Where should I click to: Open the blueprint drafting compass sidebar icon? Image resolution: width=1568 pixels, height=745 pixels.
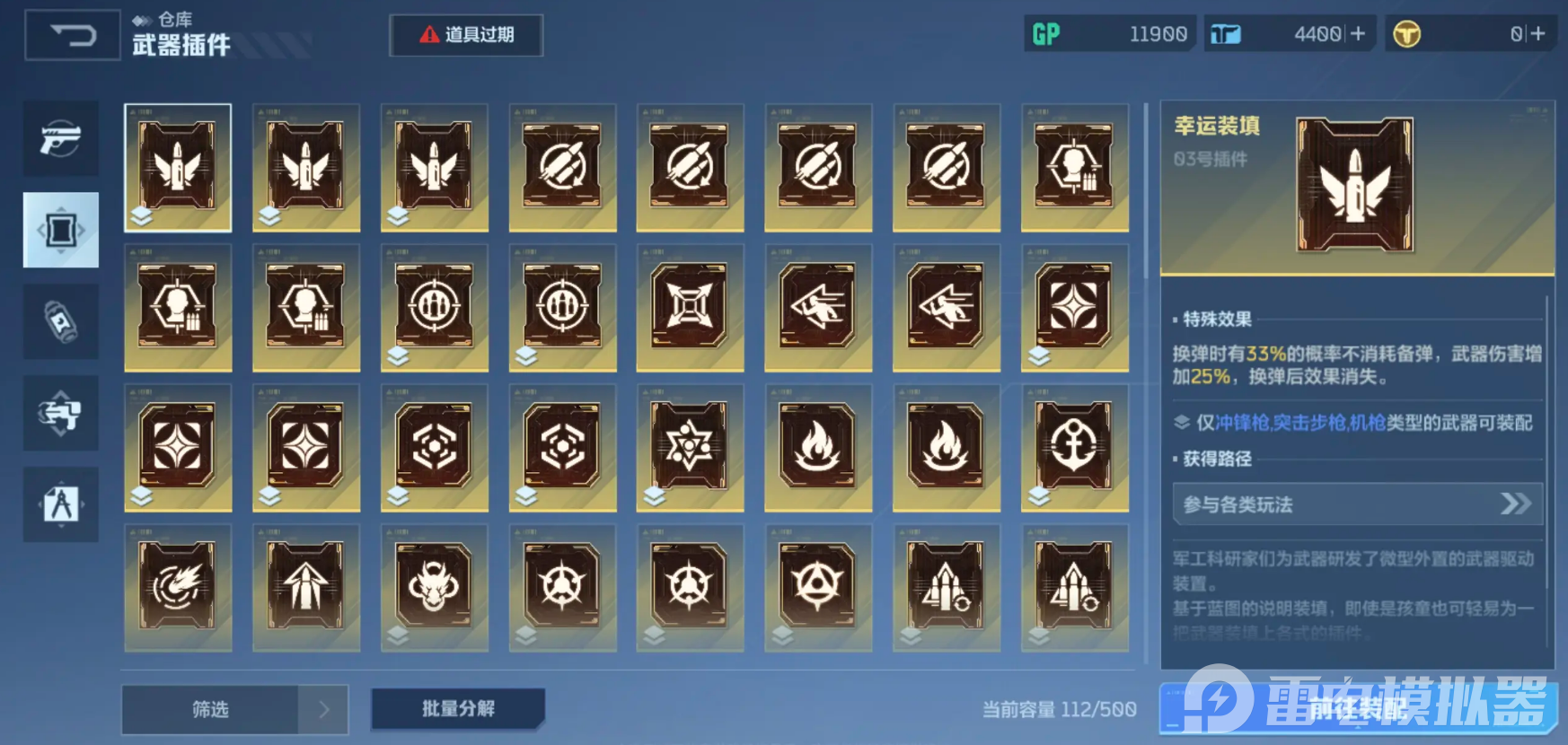coord(59,505)
